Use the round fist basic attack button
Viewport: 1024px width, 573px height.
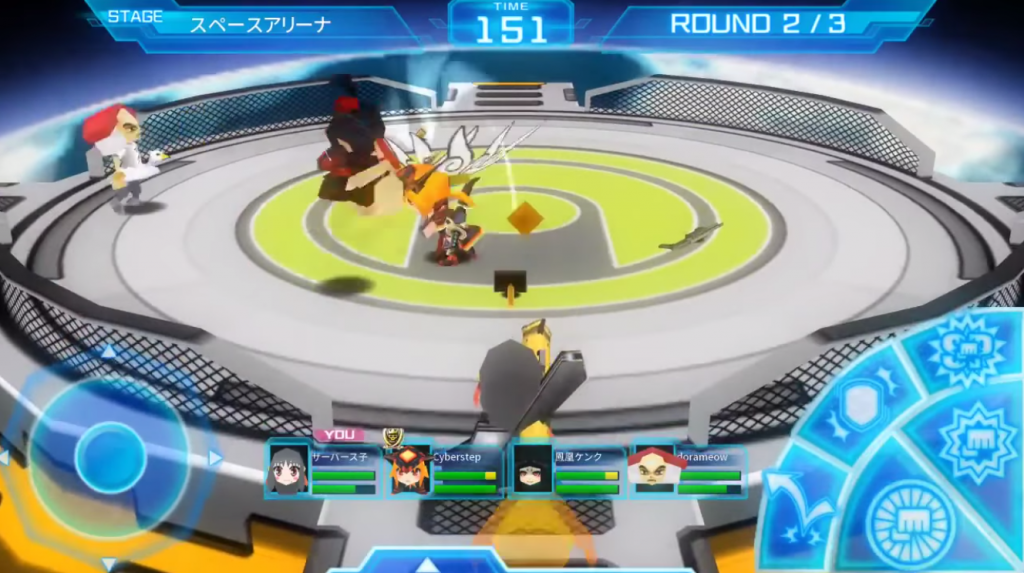(x=910, y=520)
